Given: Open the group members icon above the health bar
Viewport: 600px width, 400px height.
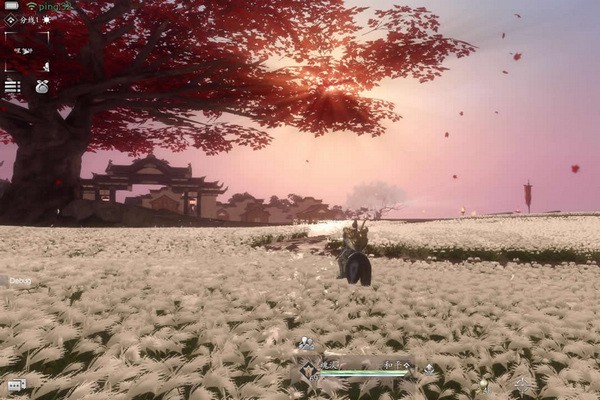Looking at the screenshot, I should 306,345.
